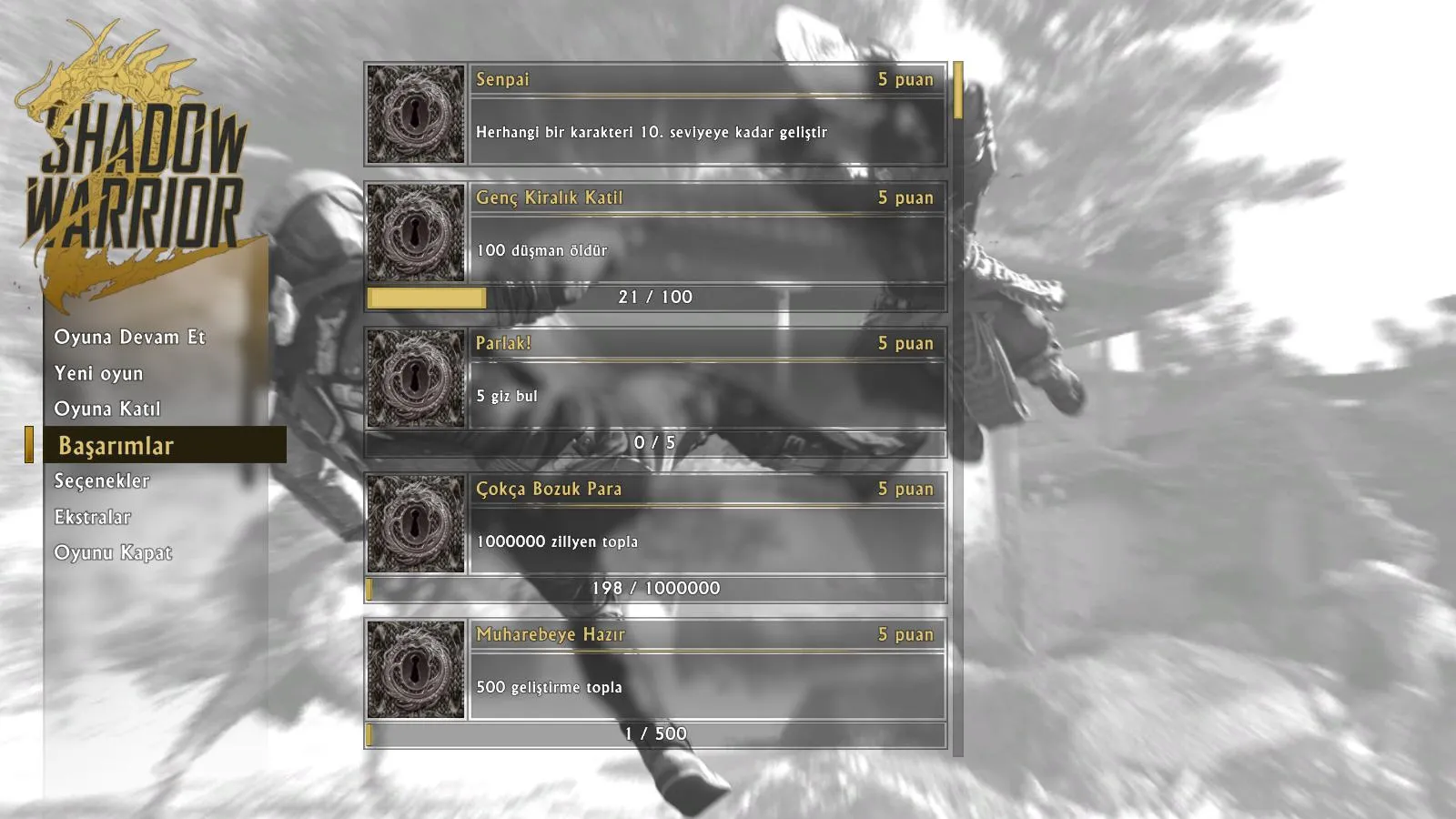Open Seçenekler options menu

(102, 480)
